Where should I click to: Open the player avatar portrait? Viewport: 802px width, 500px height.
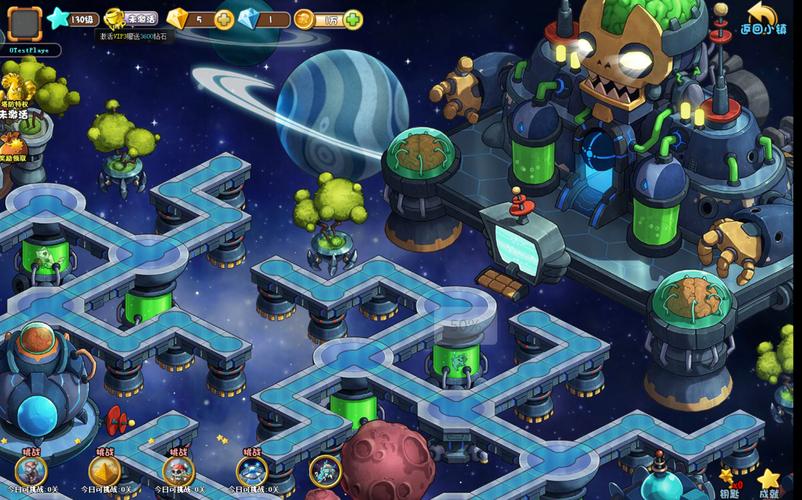tap(24, 23)
